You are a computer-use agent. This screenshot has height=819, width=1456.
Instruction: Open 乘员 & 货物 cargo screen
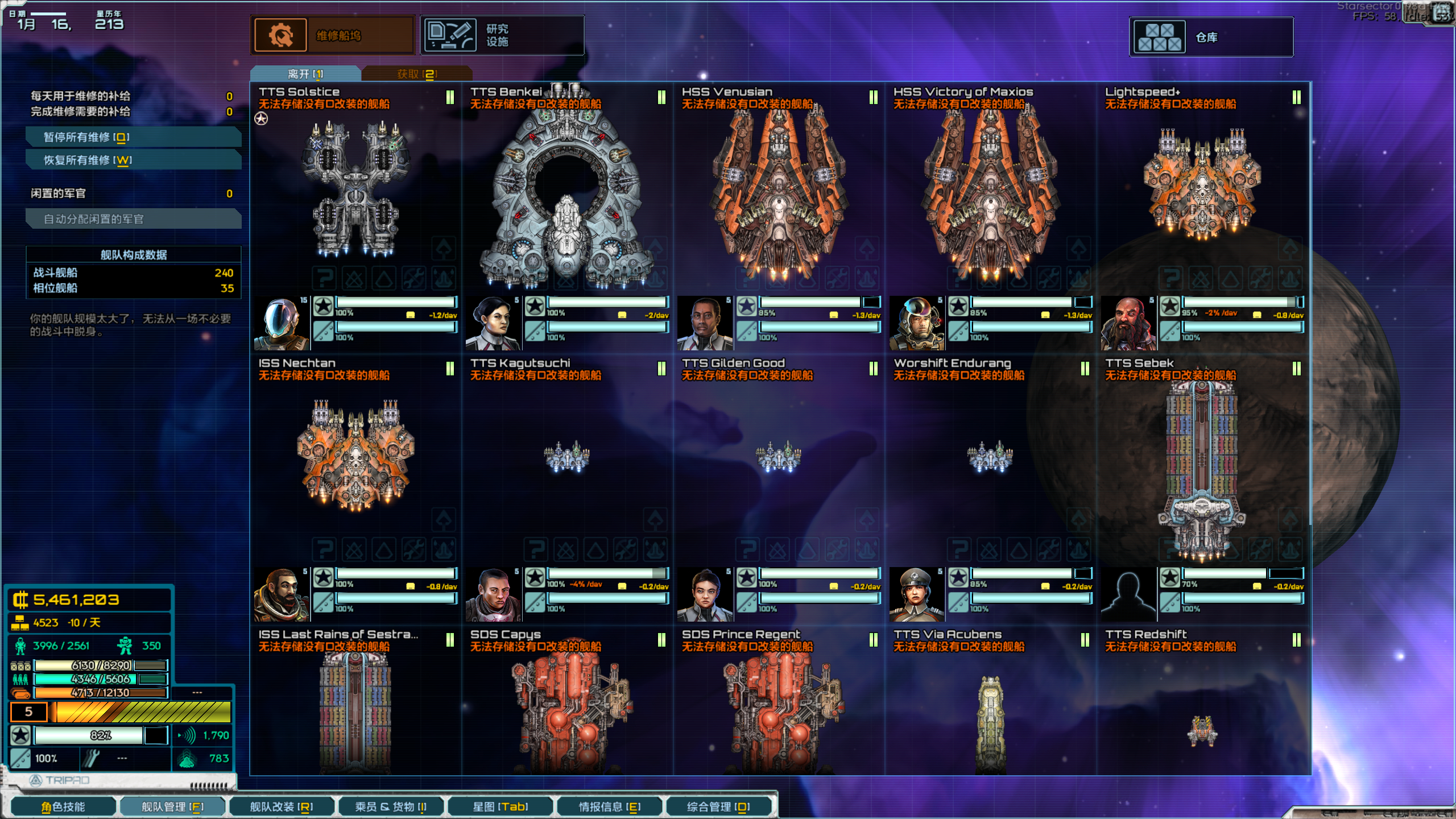(391, 806)
